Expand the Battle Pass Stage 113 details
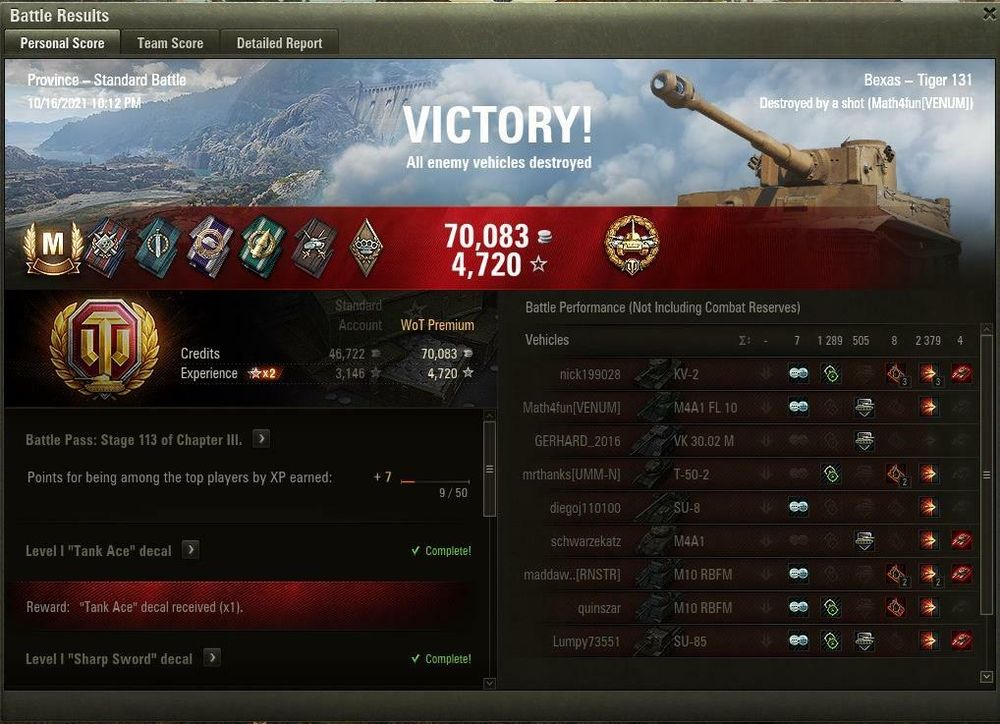The image size is (1000, 724). tap(260, 439)
